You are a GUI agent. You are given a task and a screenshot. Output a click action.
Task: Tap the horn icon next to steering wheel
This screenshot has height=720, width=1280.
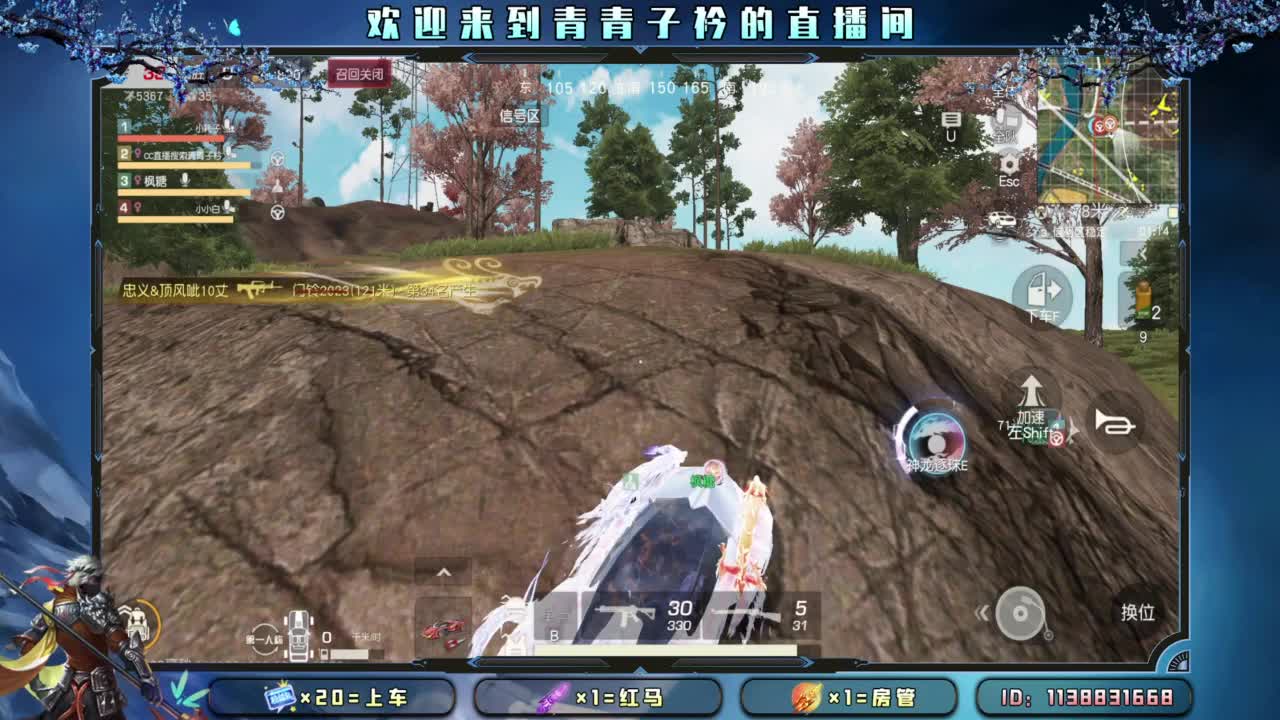(x=1118, y=424)
